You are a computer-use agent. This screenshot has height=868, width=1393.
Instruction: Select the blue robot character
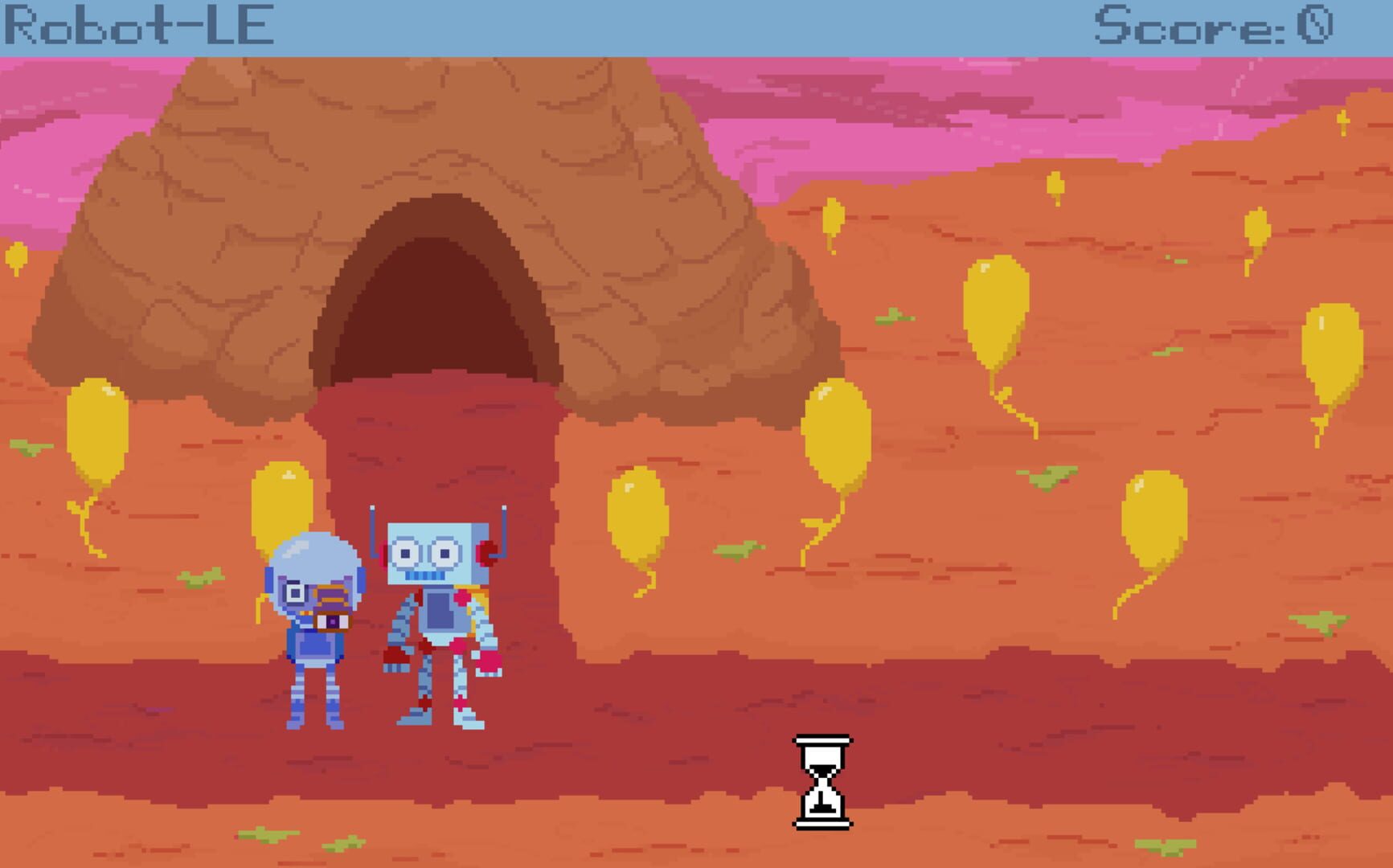tap(438, 563)
